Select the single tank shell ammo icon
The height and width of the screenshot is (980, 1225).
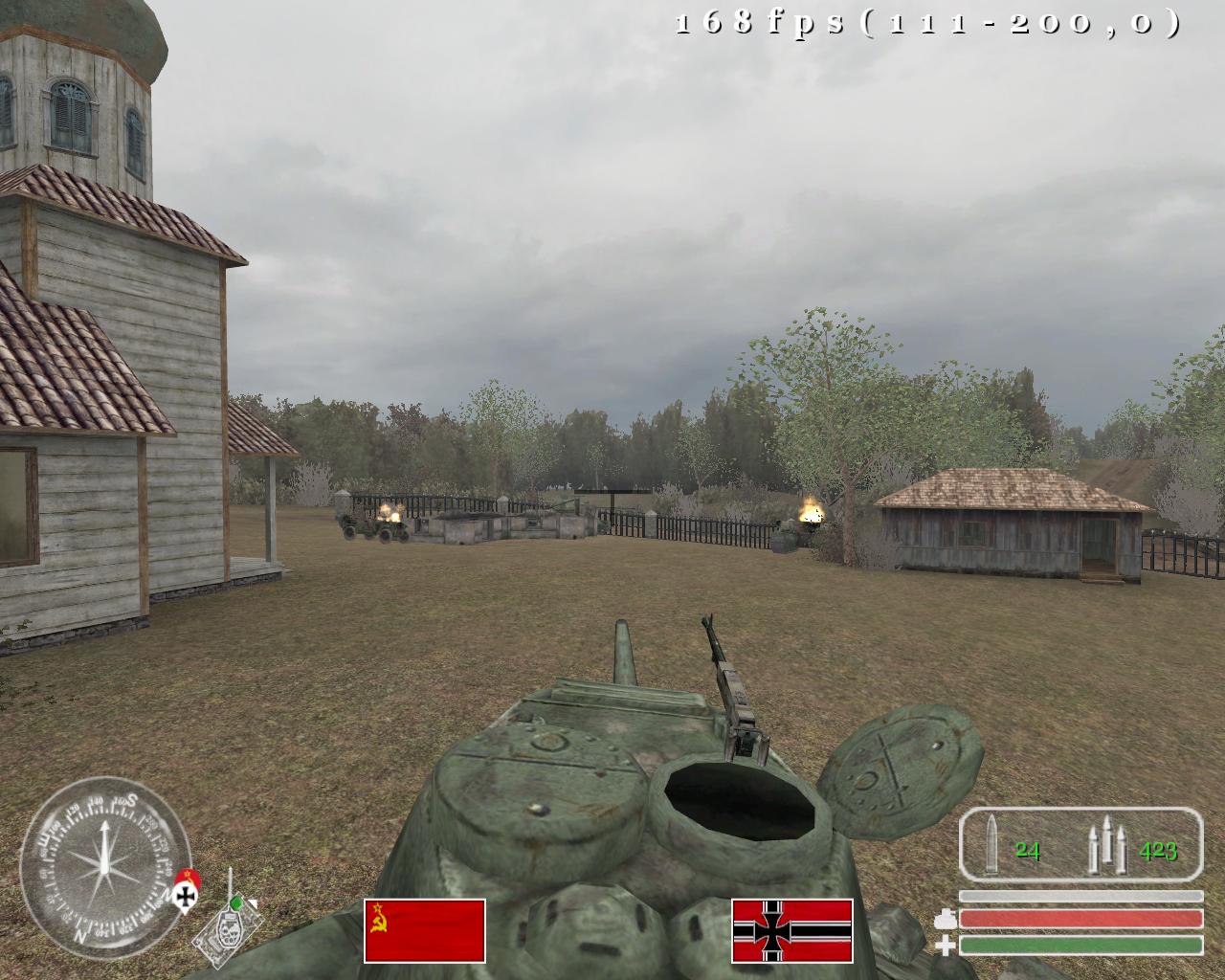click(x=992, y=844)
